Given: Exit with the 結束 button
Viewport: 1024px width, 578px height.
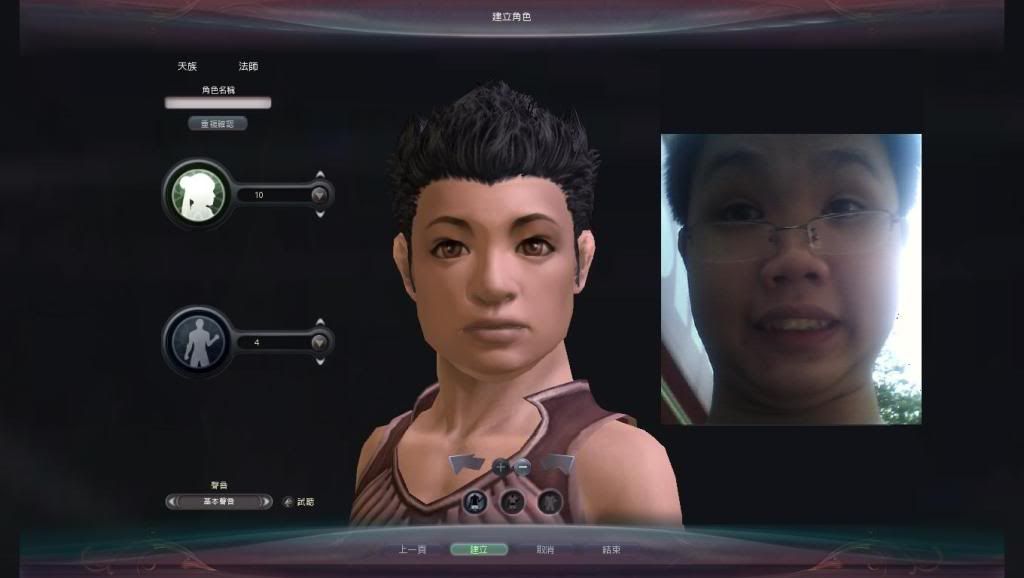Looking at the screenshot, I should click(611, 549).
